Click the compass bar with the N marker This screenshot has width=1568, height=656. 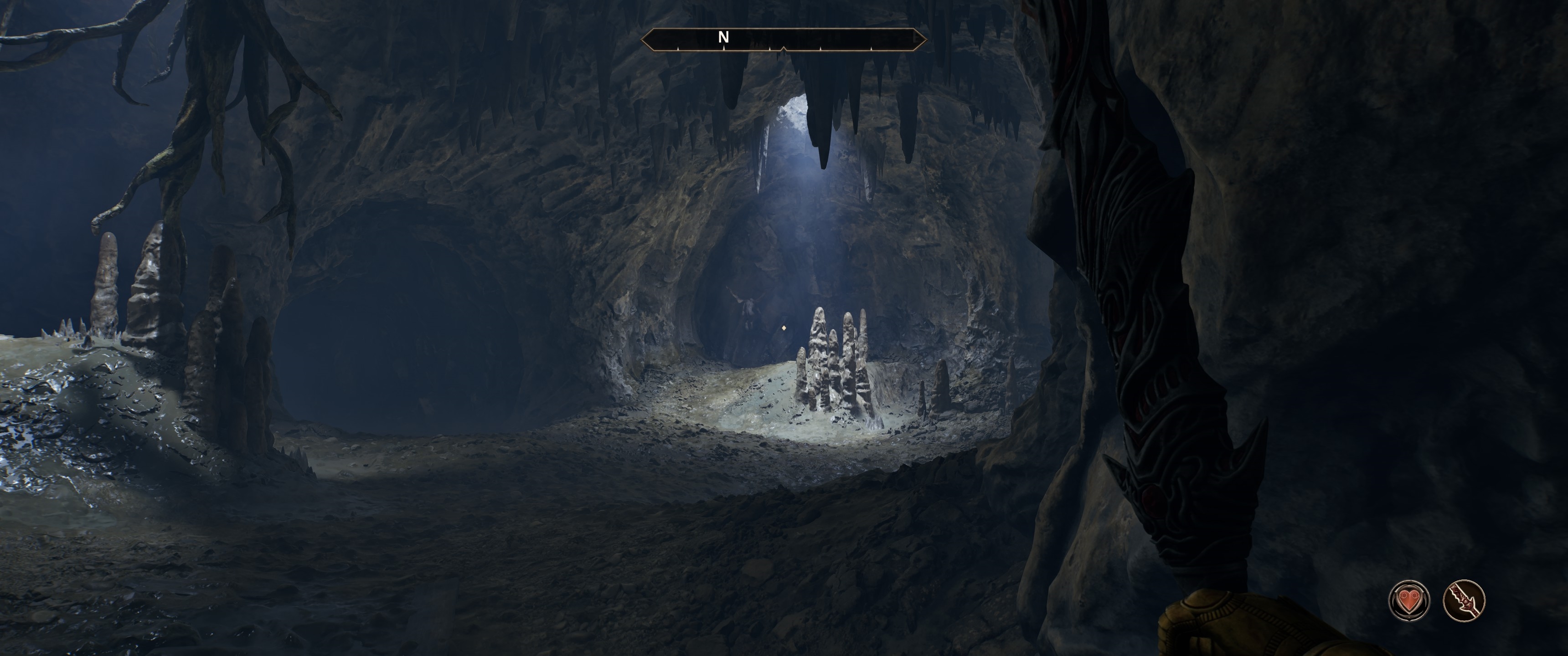tap(784, 40)
